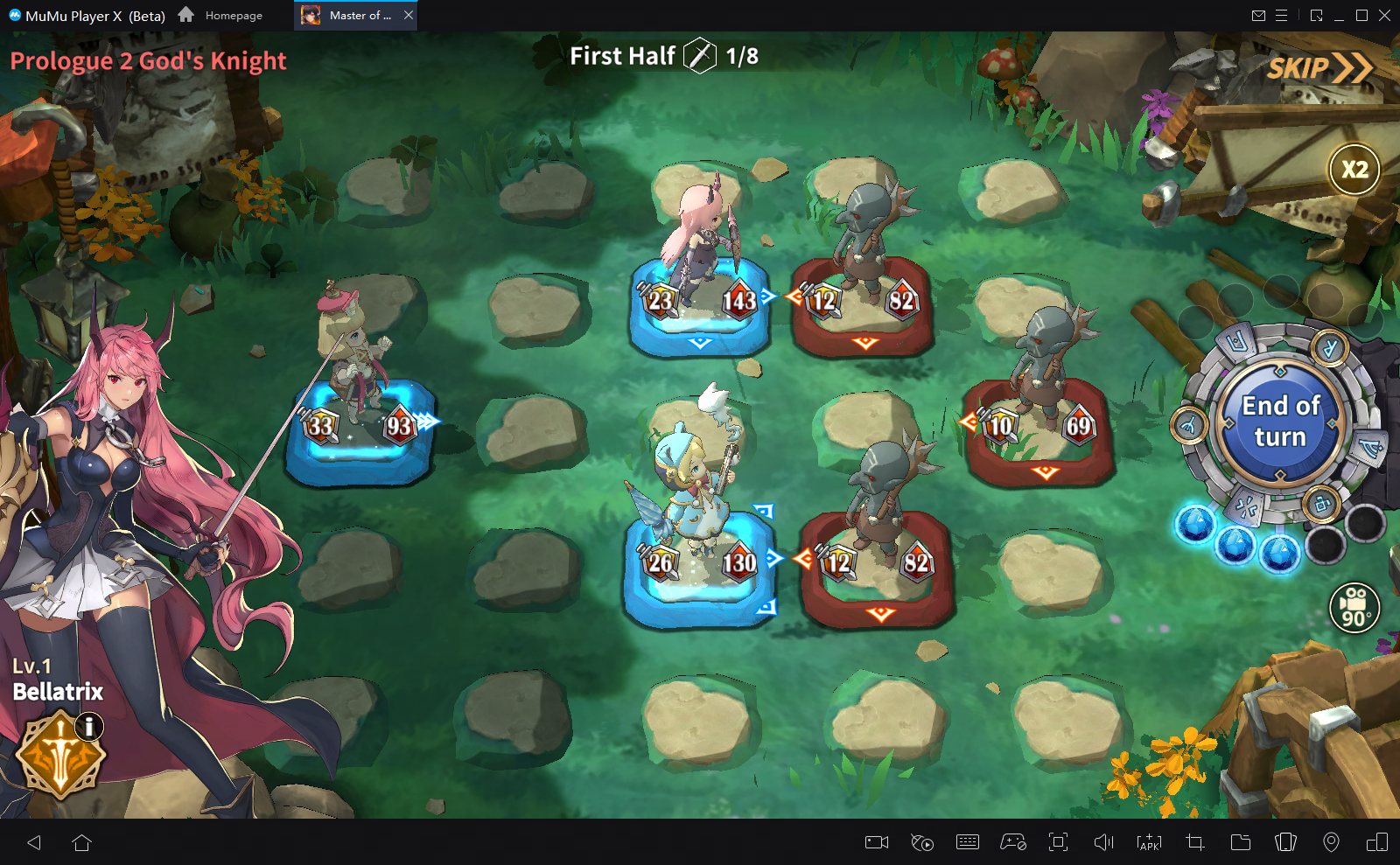Mute the emulator volume icon

pos(1103,842)
